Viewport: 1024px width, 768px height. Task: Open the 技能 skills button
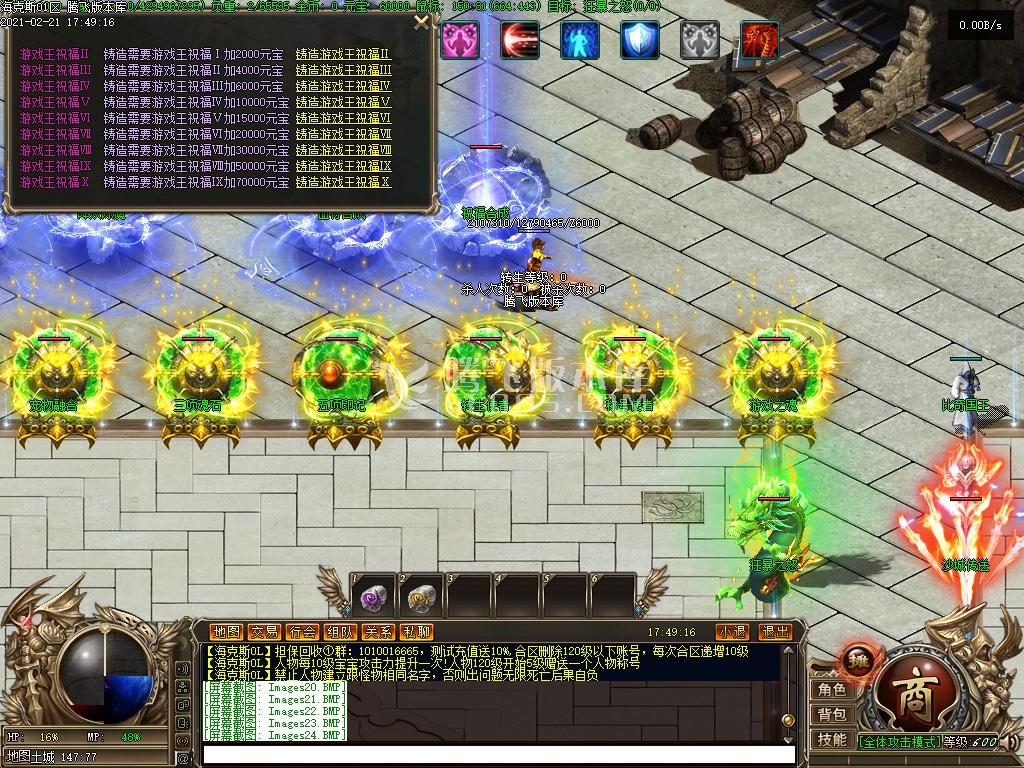831,740
